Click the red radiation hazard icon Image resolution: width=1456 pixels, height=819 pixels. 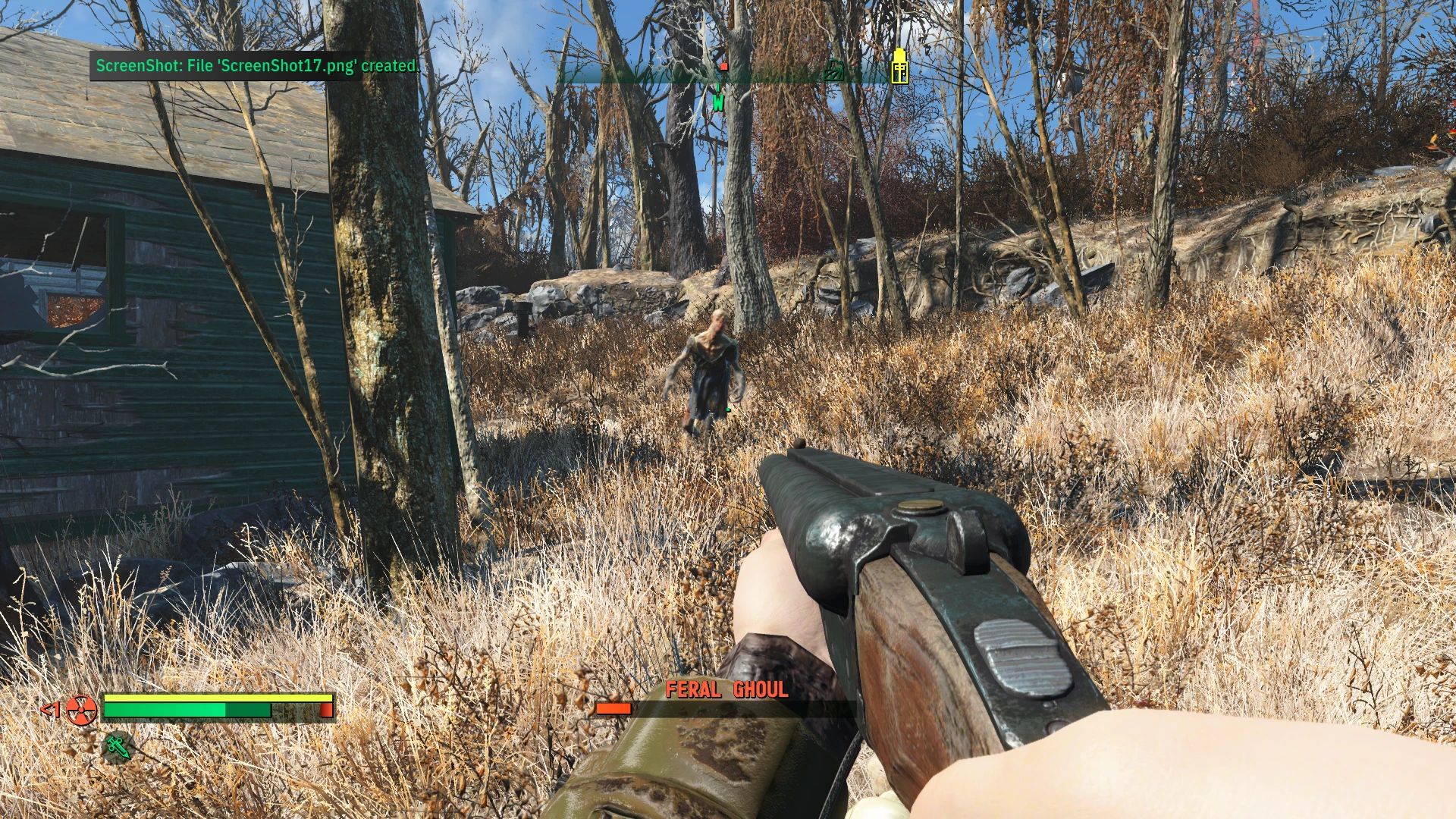pos(82,711)
